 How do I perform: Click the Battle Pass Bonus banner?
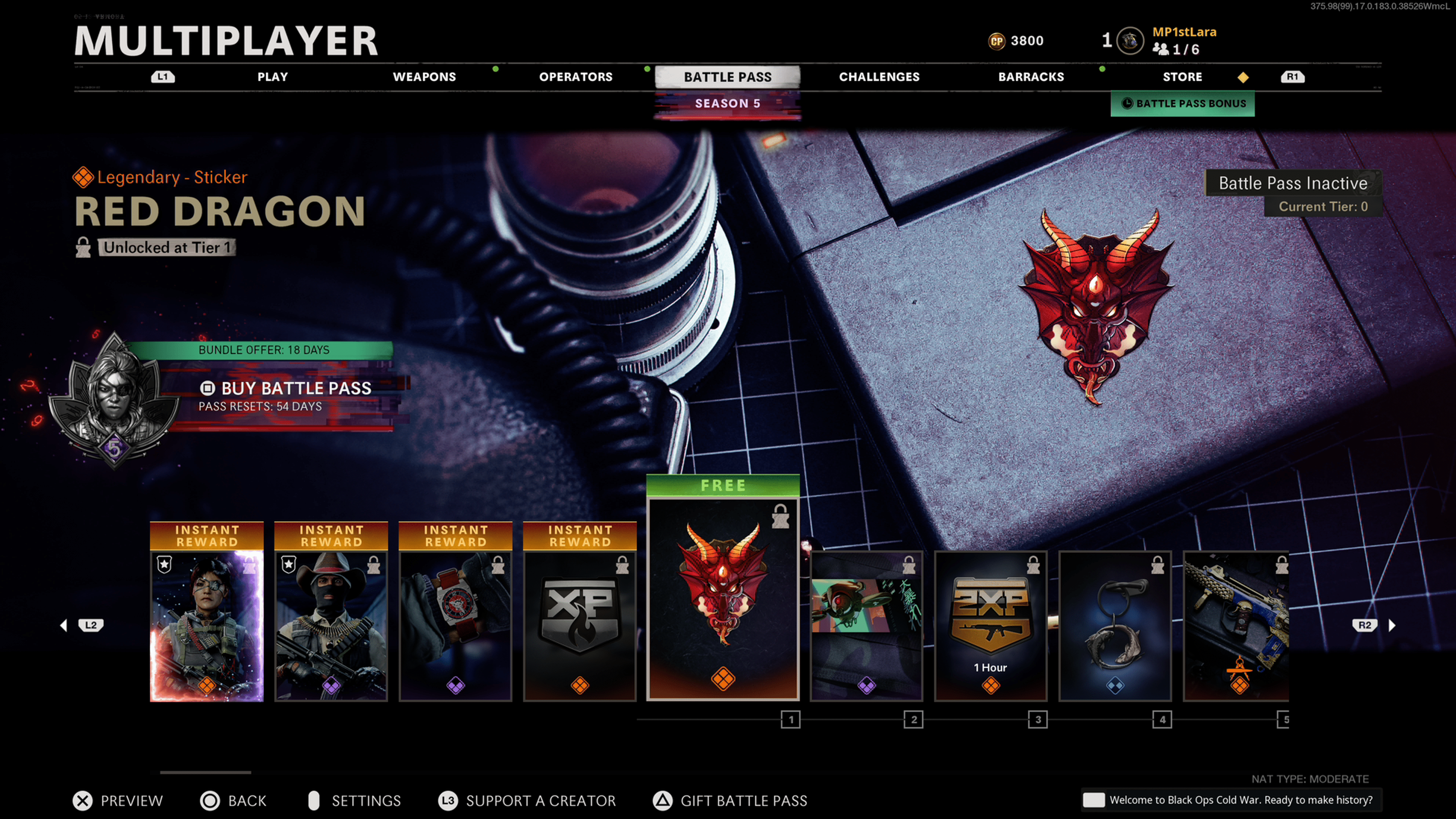tap(1183, 104)
